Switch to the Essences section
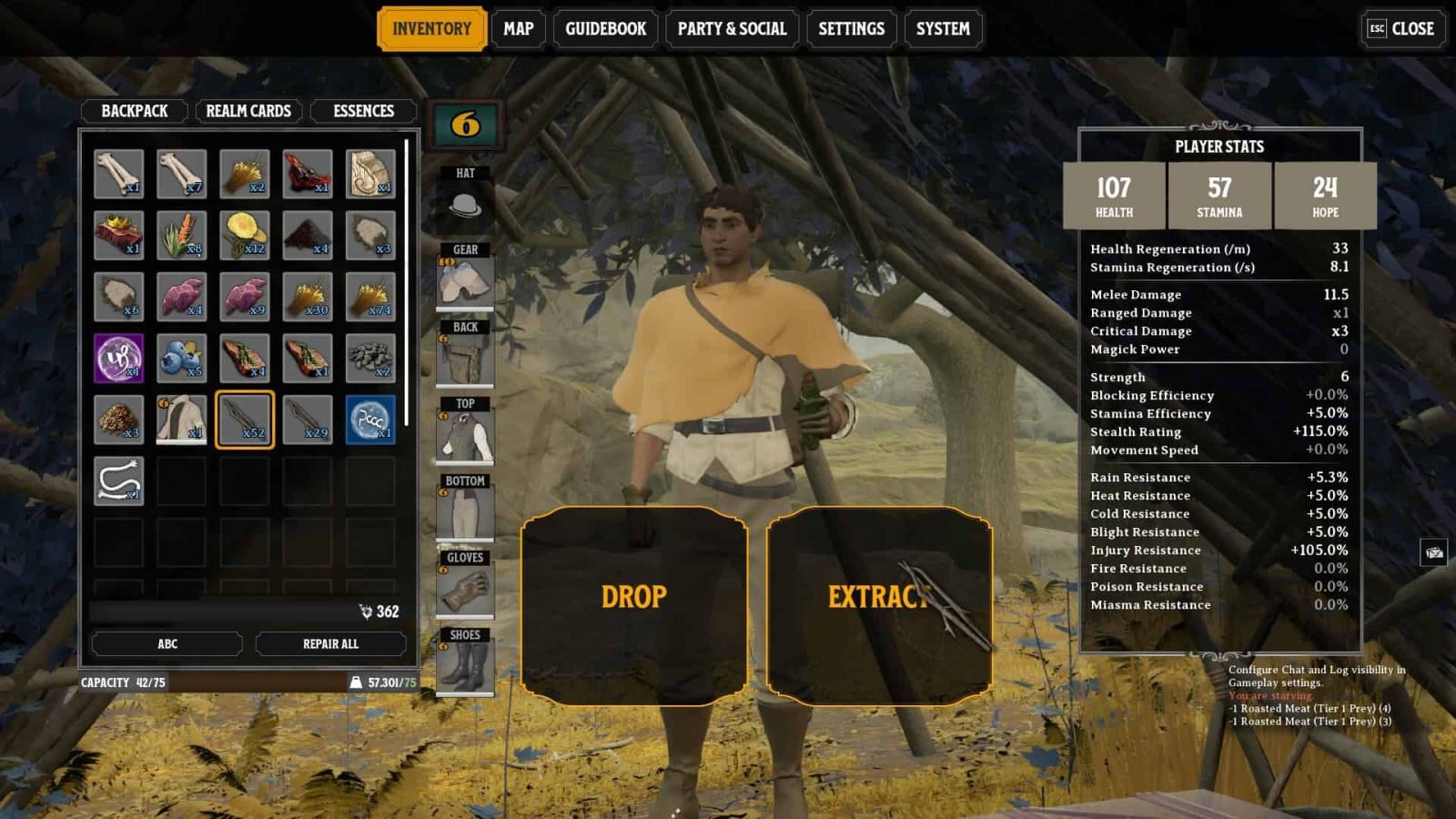Image resolution: width=1456 pixels, height=819 pixels. 363,111
